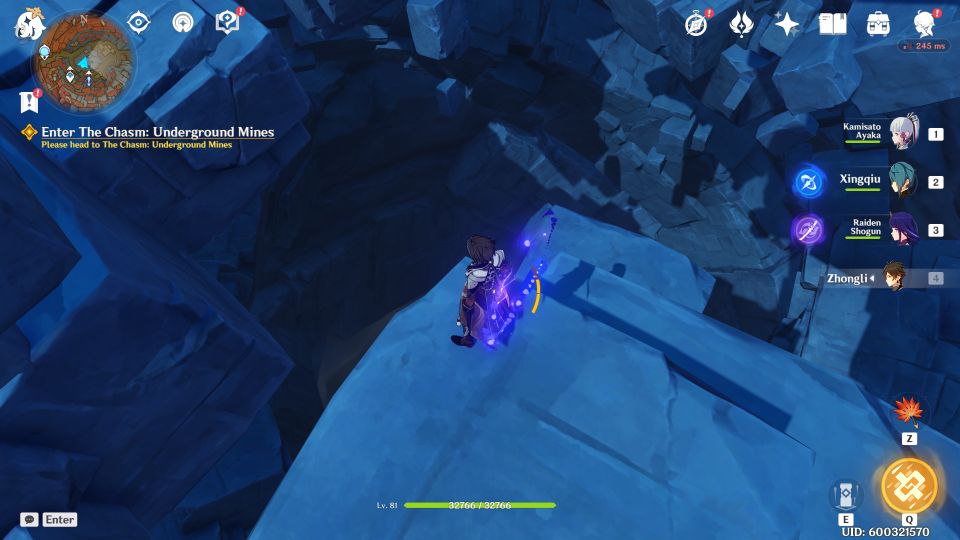This screenshot has height=540, width=960.
Task: Select the Enter The Chasm quest tracker
Action: tap(157, 132)
